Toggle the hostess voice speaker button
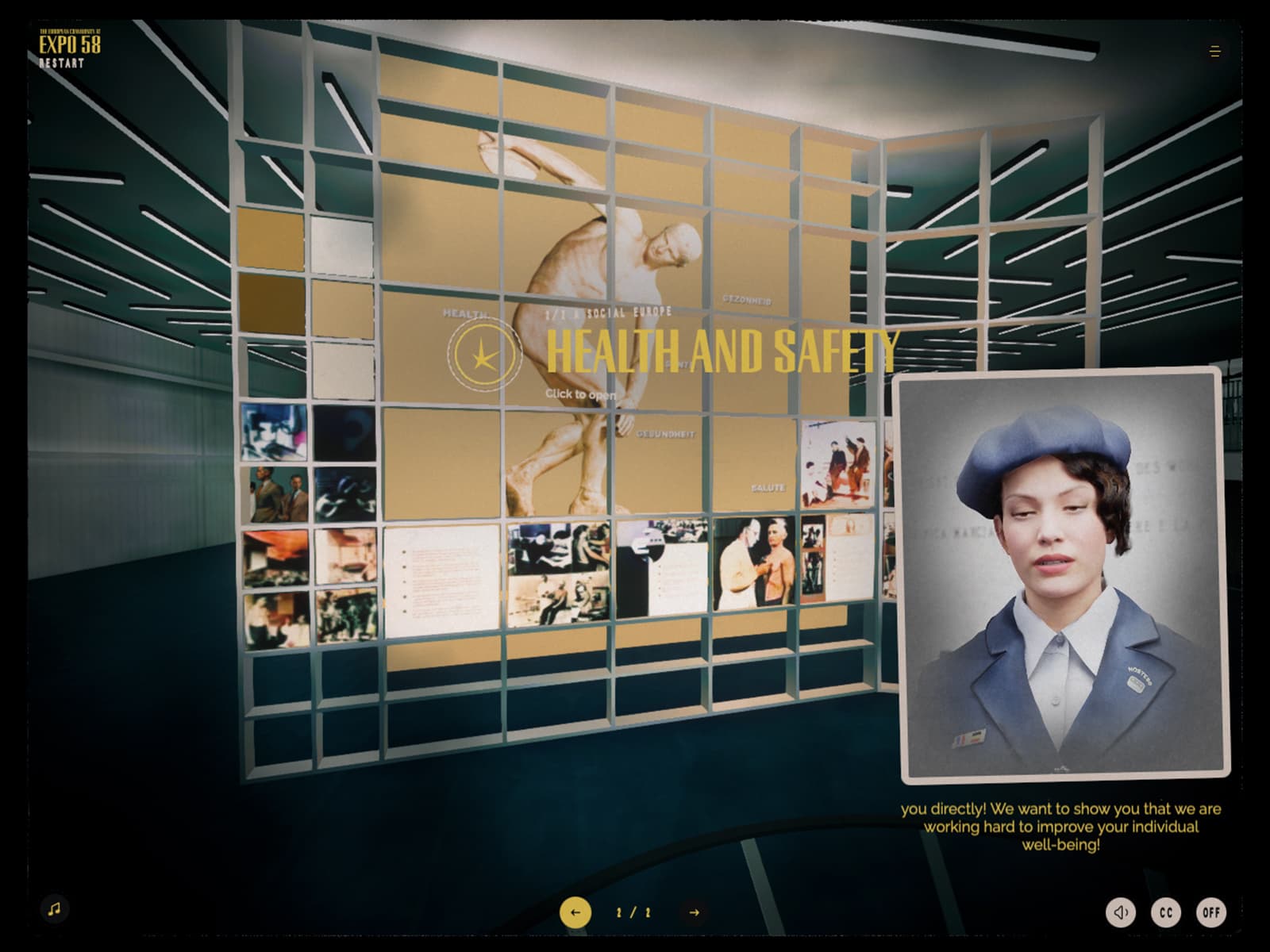 coord(1121,912)
